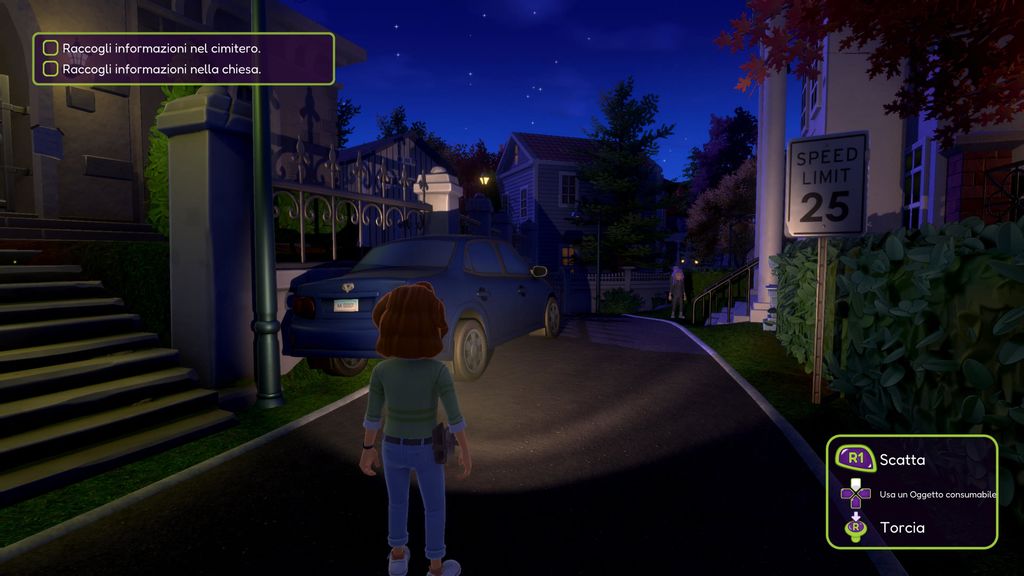Tick the checkbox beside the cimitero objective
This screenshot has width=1024, height=576.
51,48
